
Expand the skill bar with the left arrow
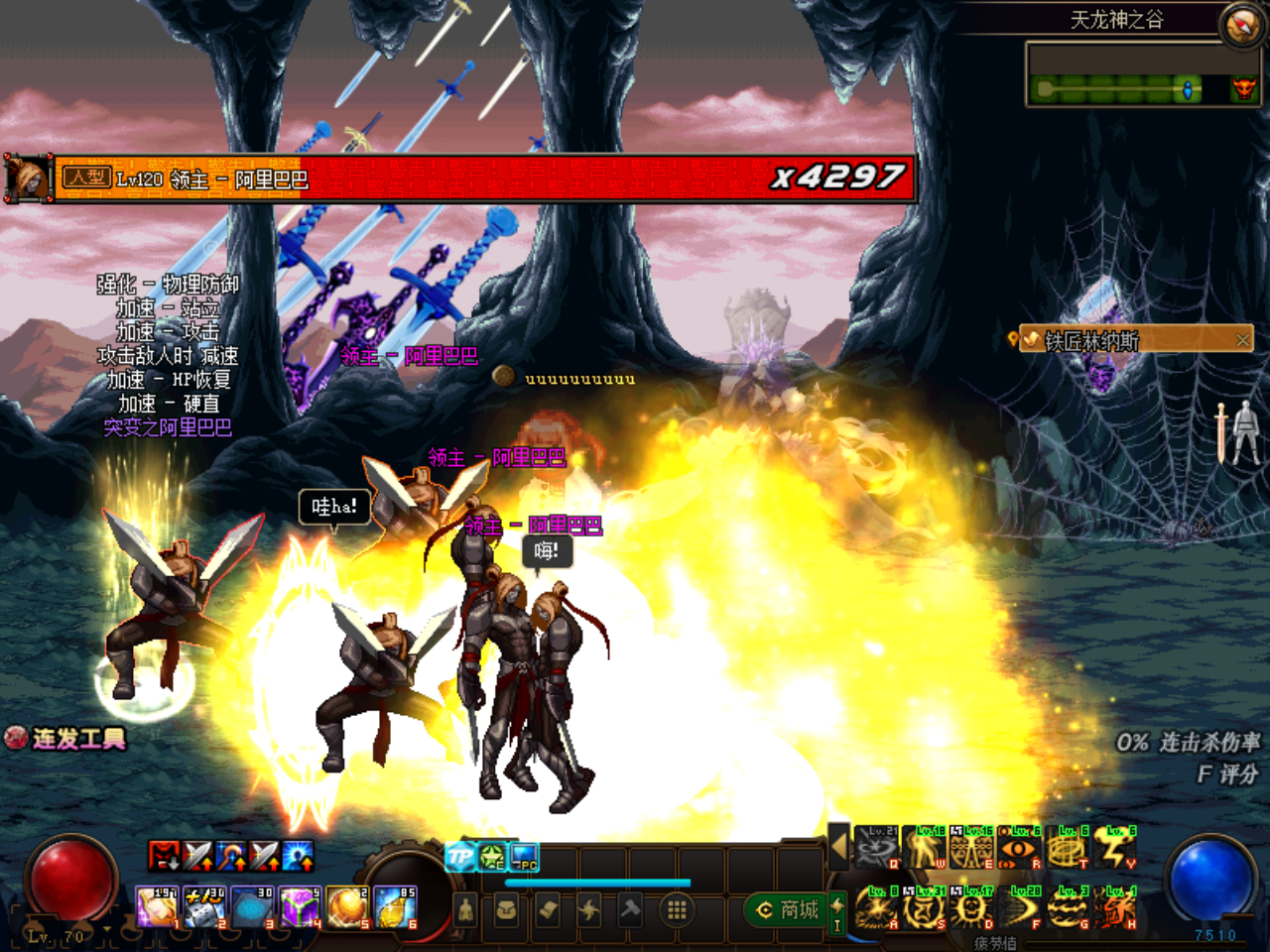[839, 846]
